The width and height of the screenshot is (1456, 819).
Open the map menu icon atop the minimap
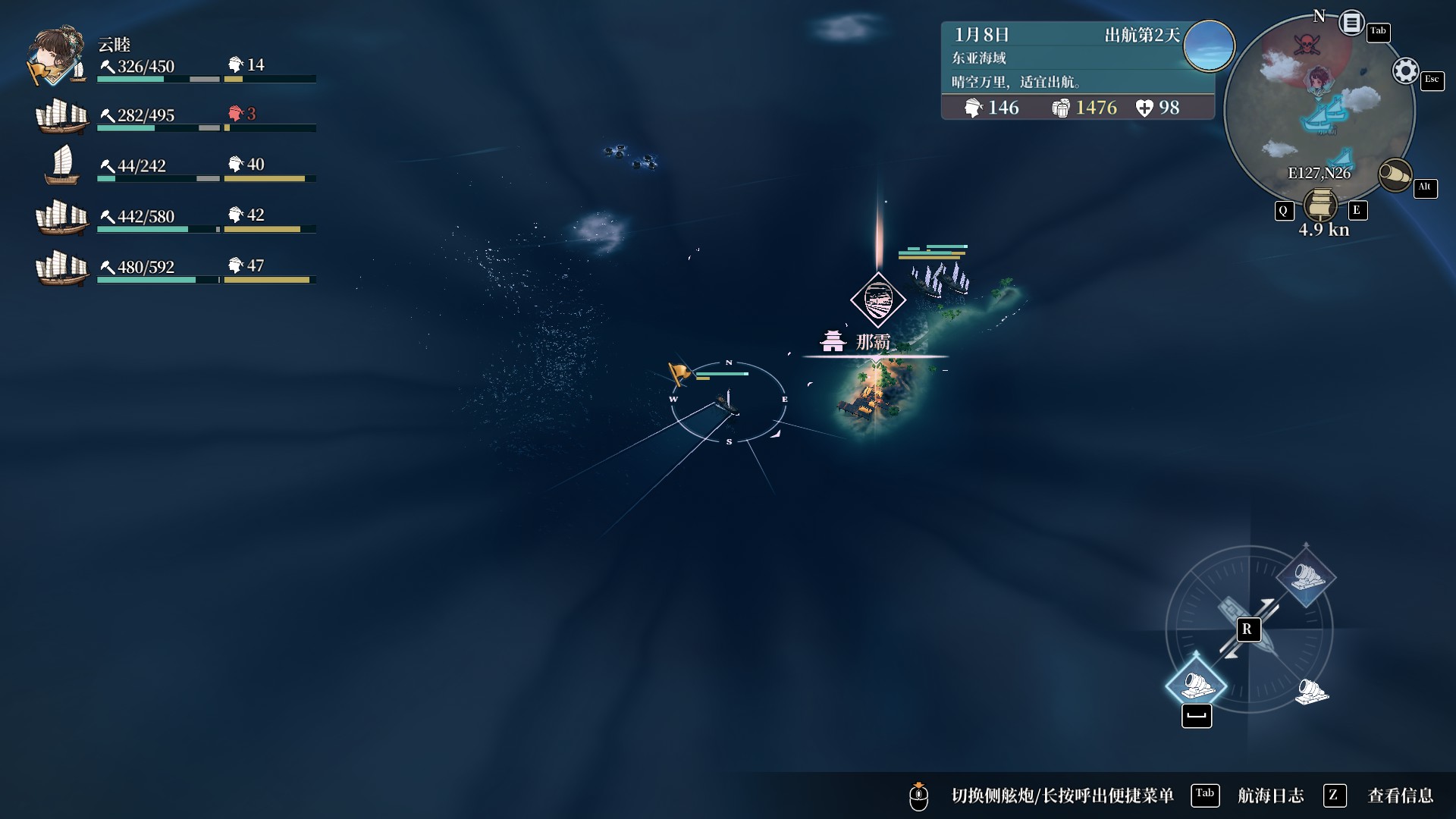pyautogui.click(x=1351, y=23)
